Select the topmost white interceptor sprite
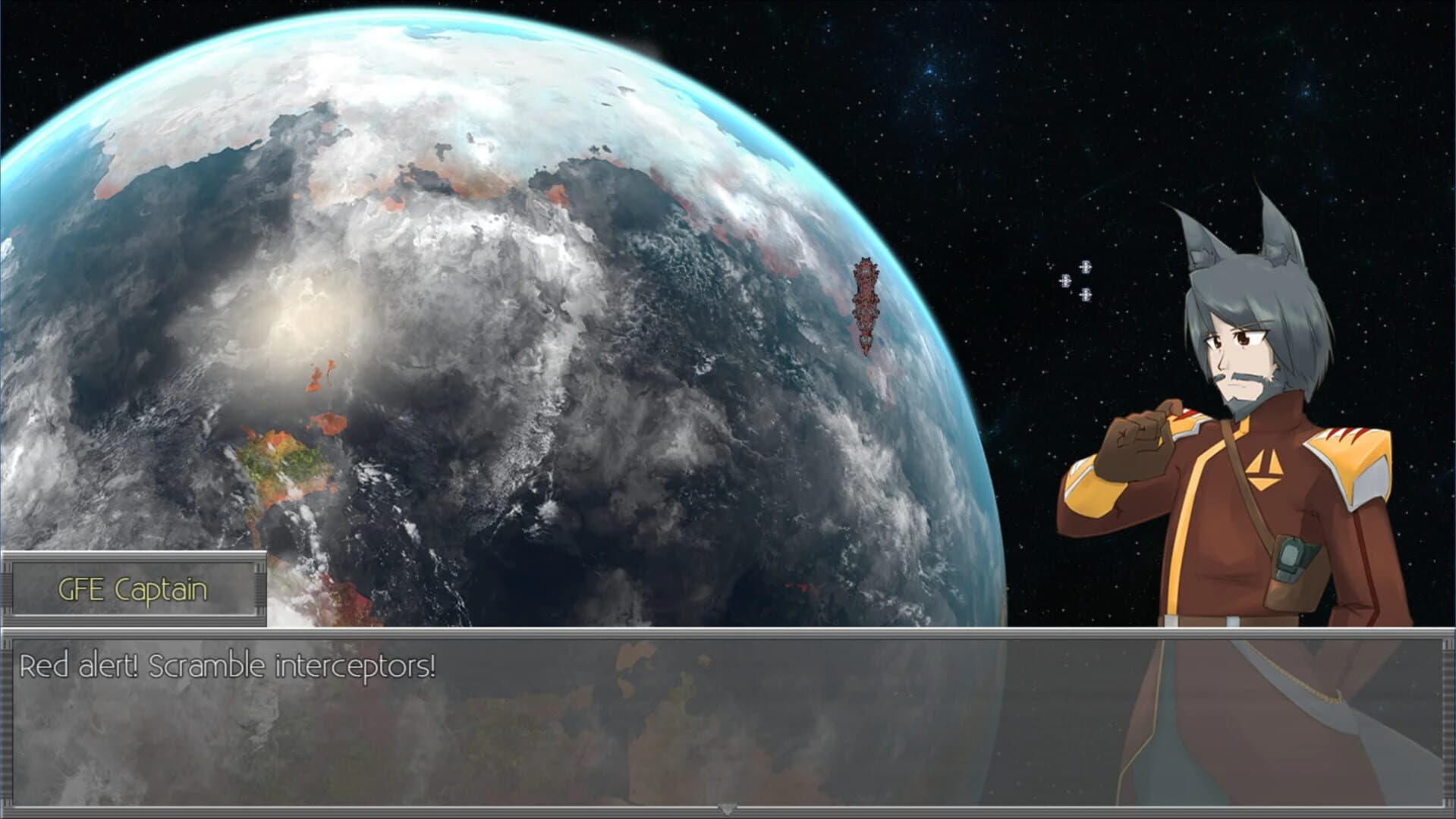 coord(1085,267)
